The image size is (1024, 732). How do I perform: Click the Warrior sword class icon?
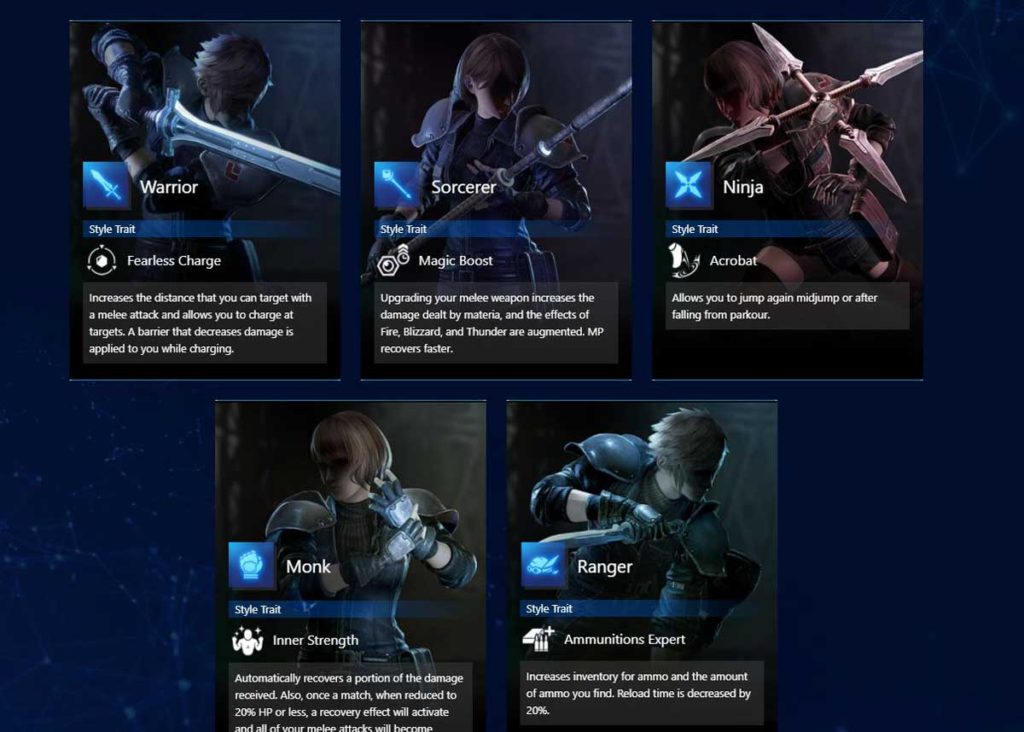[107, 186]
